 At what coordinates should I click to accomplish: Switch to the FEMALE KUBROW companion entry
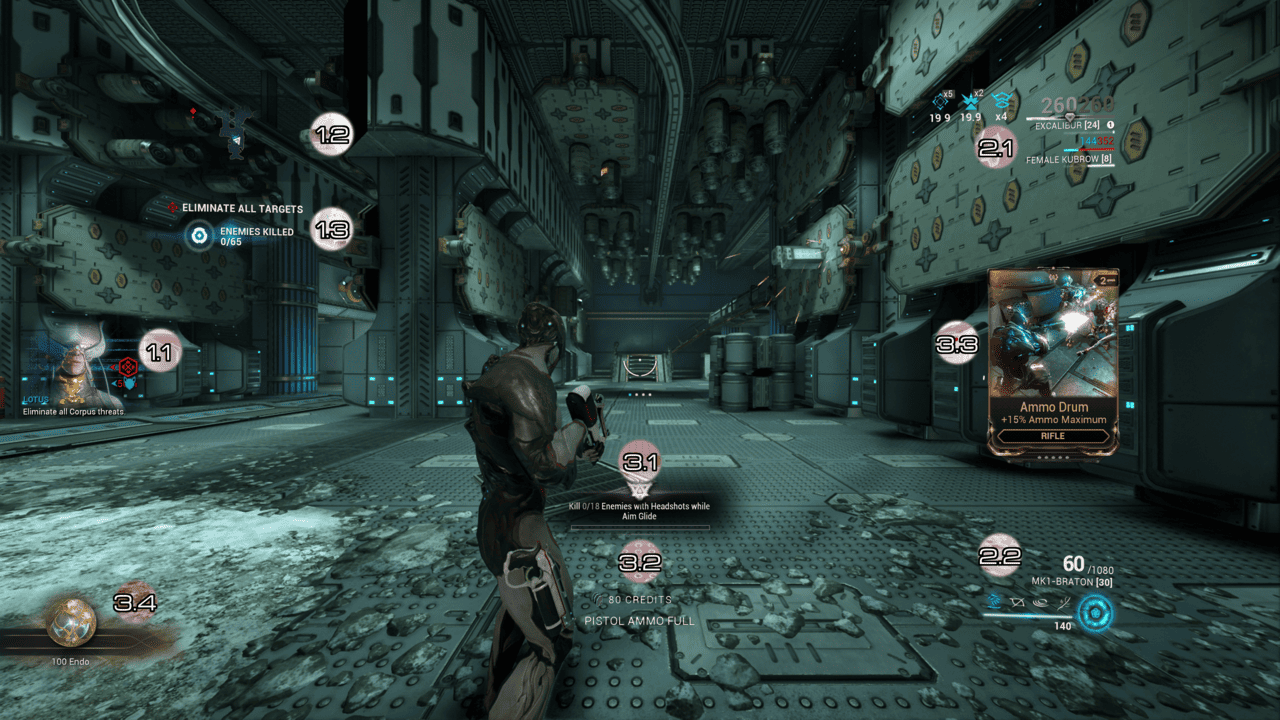click(1068, 159)
